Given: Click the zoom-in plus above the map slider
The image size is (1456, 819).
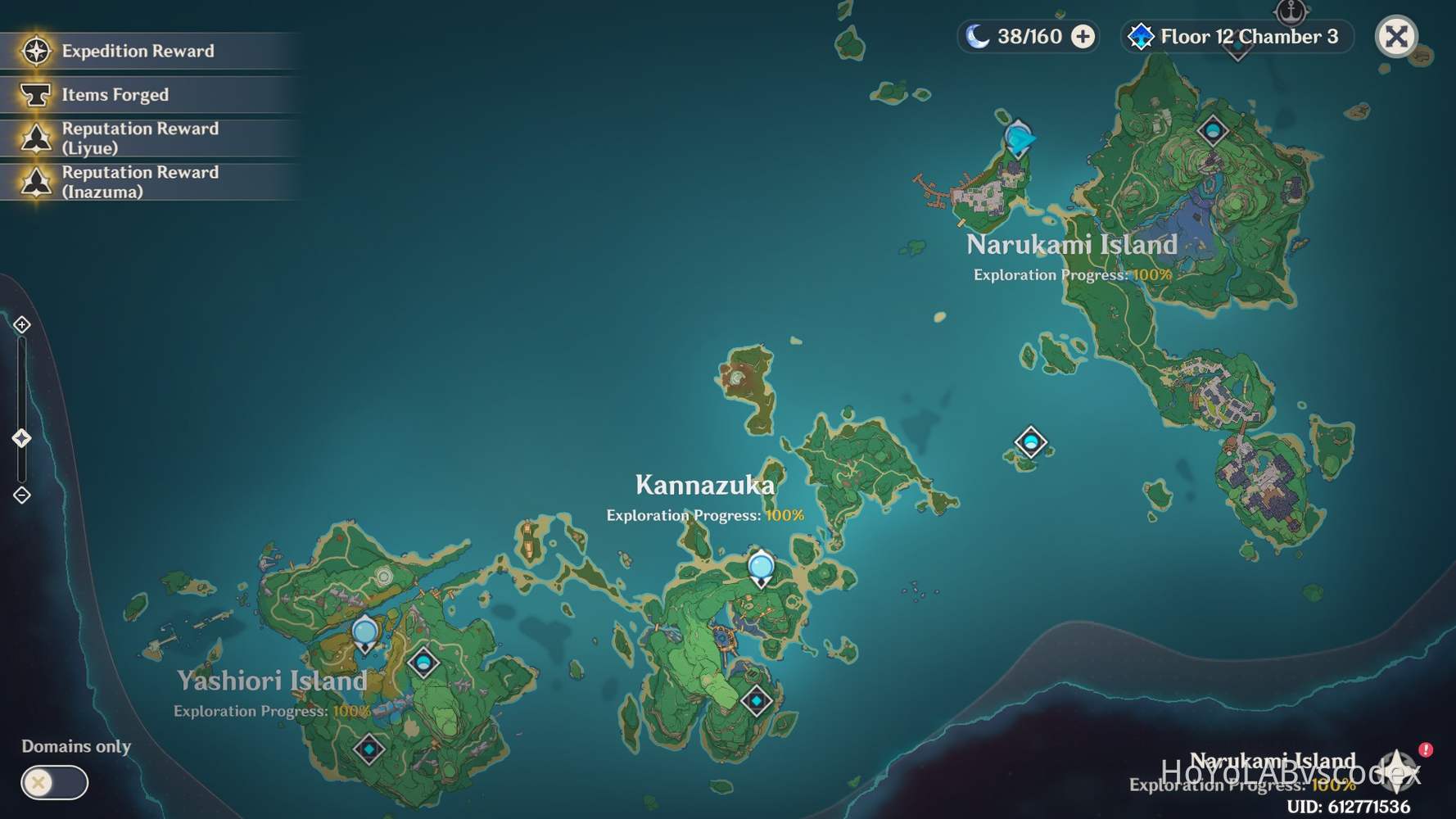Looking at the screenshot, I should click(x=20, y=324).
